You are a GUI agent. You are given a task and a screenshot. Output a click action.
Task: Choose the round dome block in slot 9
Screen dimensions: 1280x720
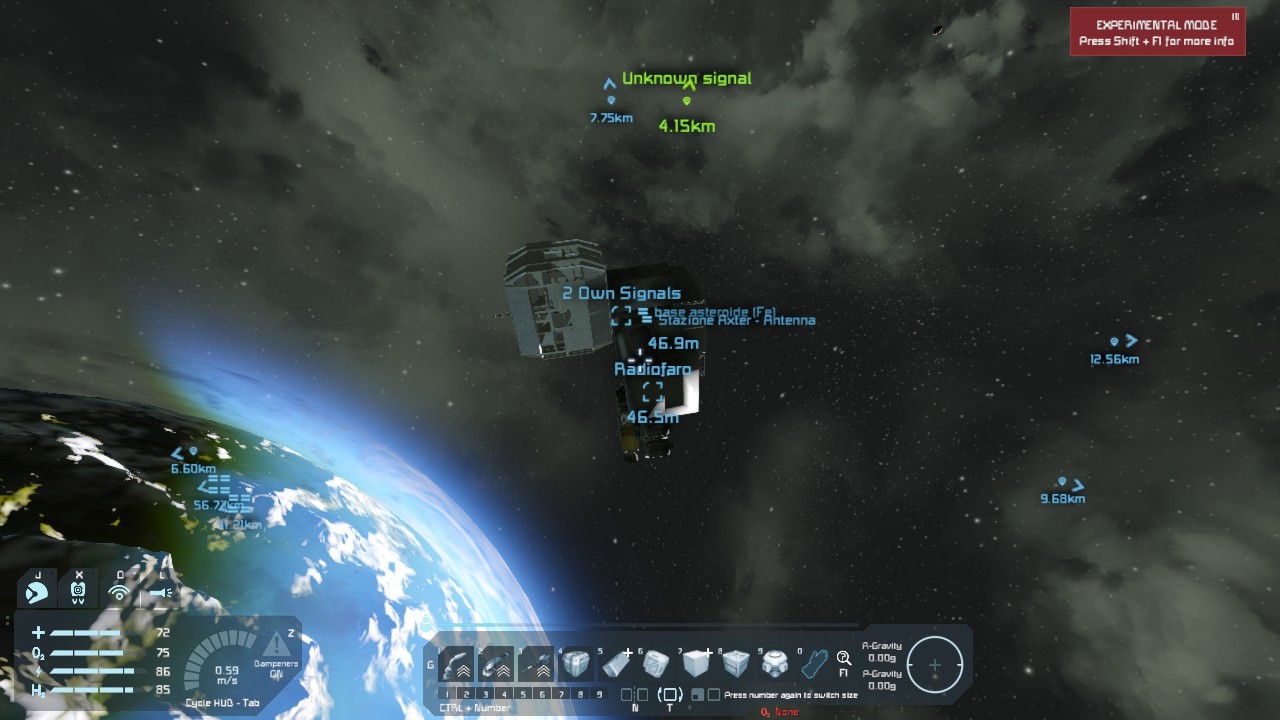tap(776, 663)
